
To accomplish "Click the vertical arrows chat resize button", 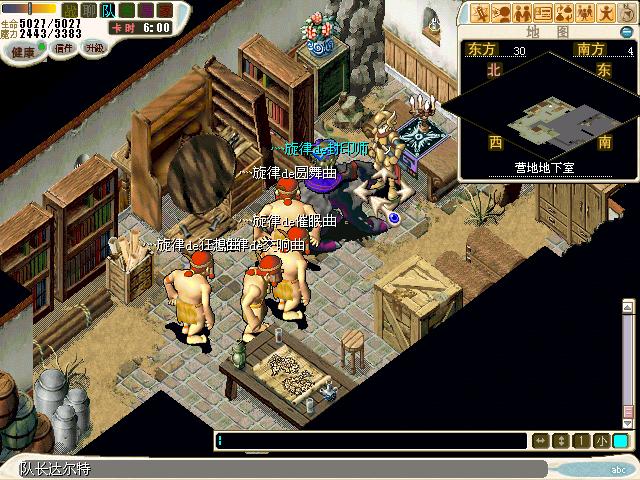I will coord(561,441).
